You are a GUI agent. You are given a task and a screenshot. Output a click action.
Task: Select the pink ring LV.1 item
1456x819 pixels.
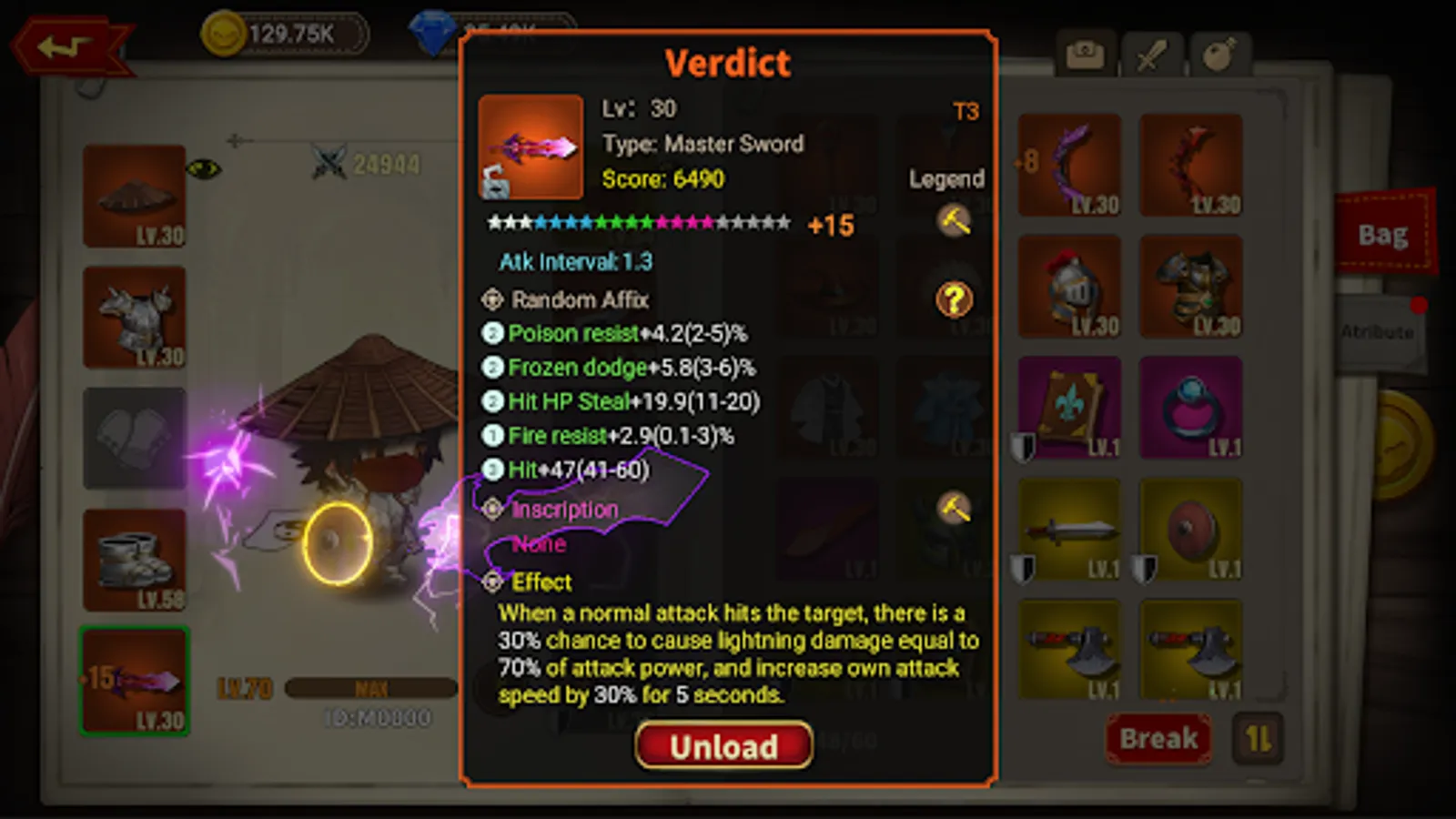point(1190,408)
